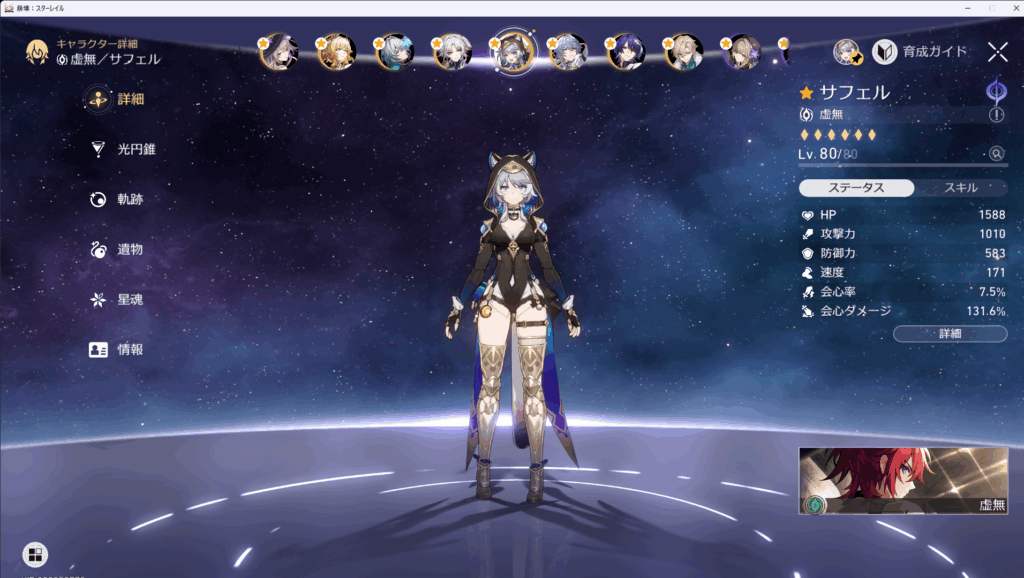
Task: Select the ステータス tab
Action: [x=857, y=188]
